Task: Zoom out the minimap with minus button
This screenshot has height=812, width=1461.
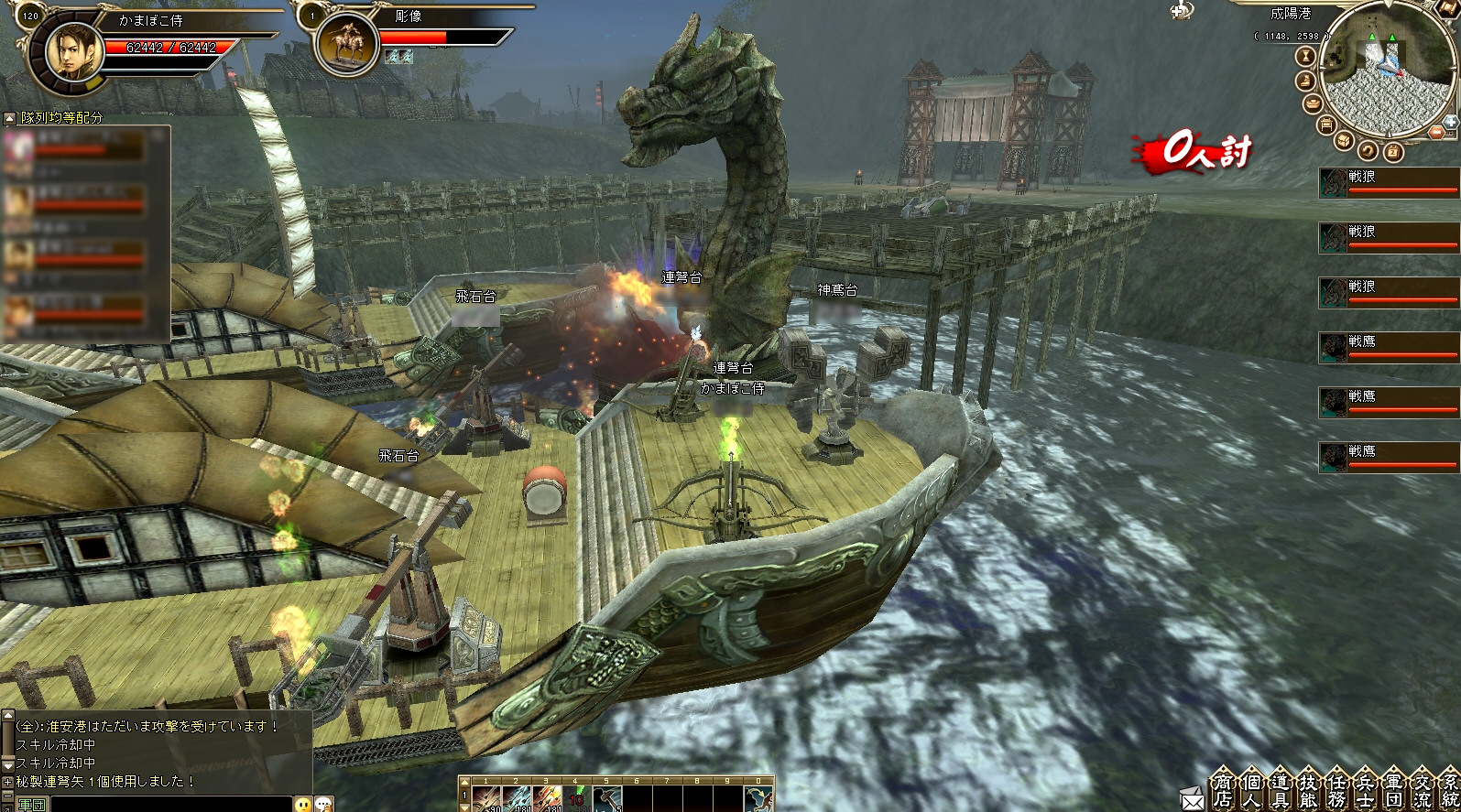Action: coord(1436,133)
